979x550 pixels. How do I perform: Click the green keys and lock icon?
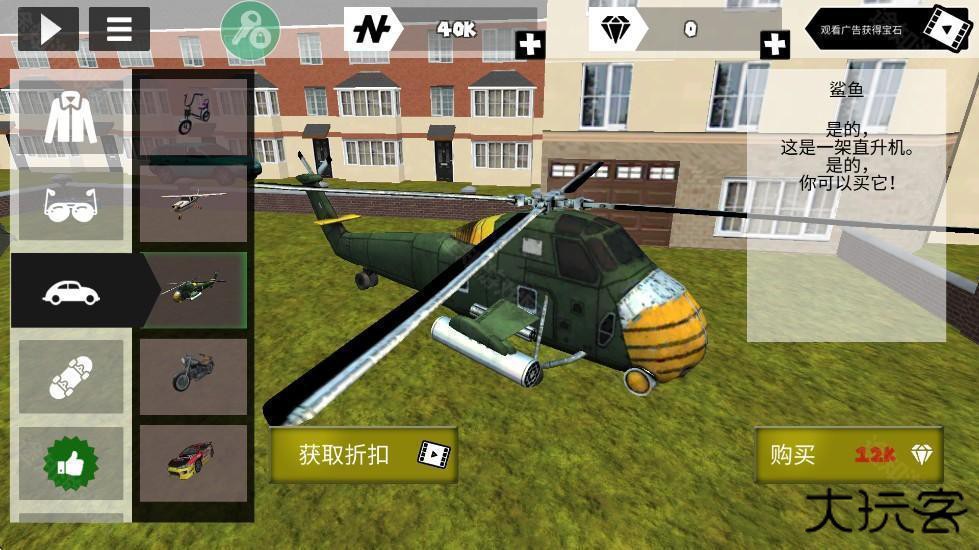pyautogui.click(x=250, y=30)
